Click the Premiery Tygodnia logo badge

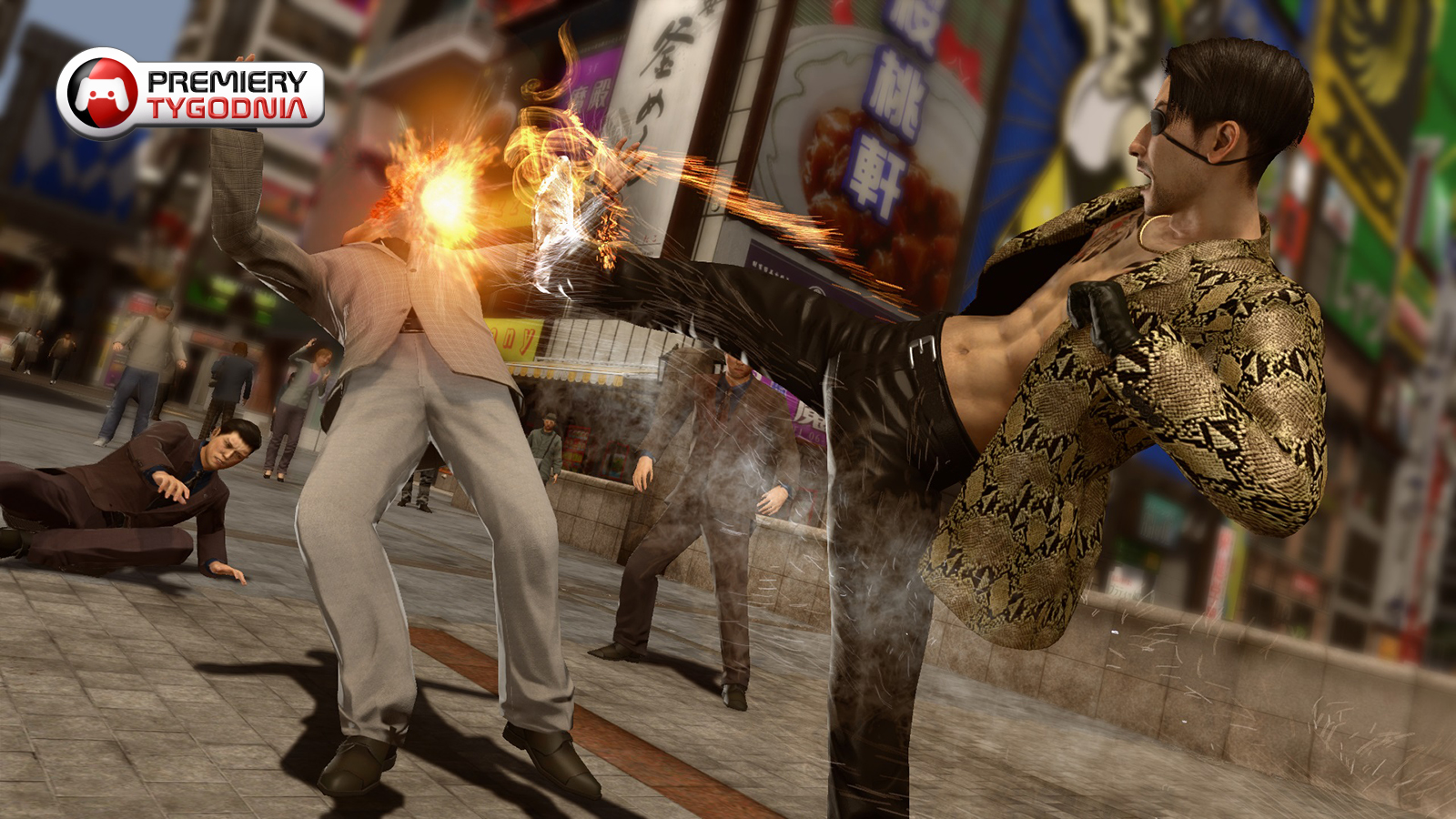click(x=191, y=94)
